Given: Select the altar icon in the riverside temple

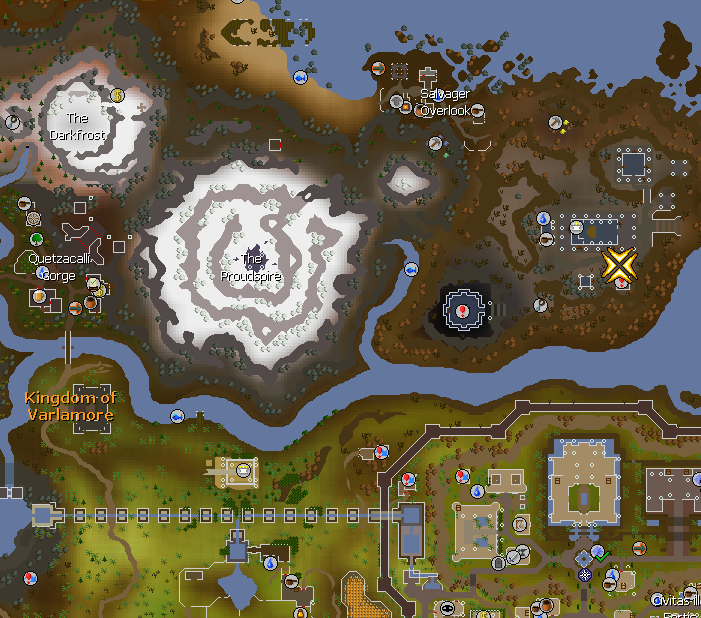Looking at the screenshot, I should [x=242, y=468].
